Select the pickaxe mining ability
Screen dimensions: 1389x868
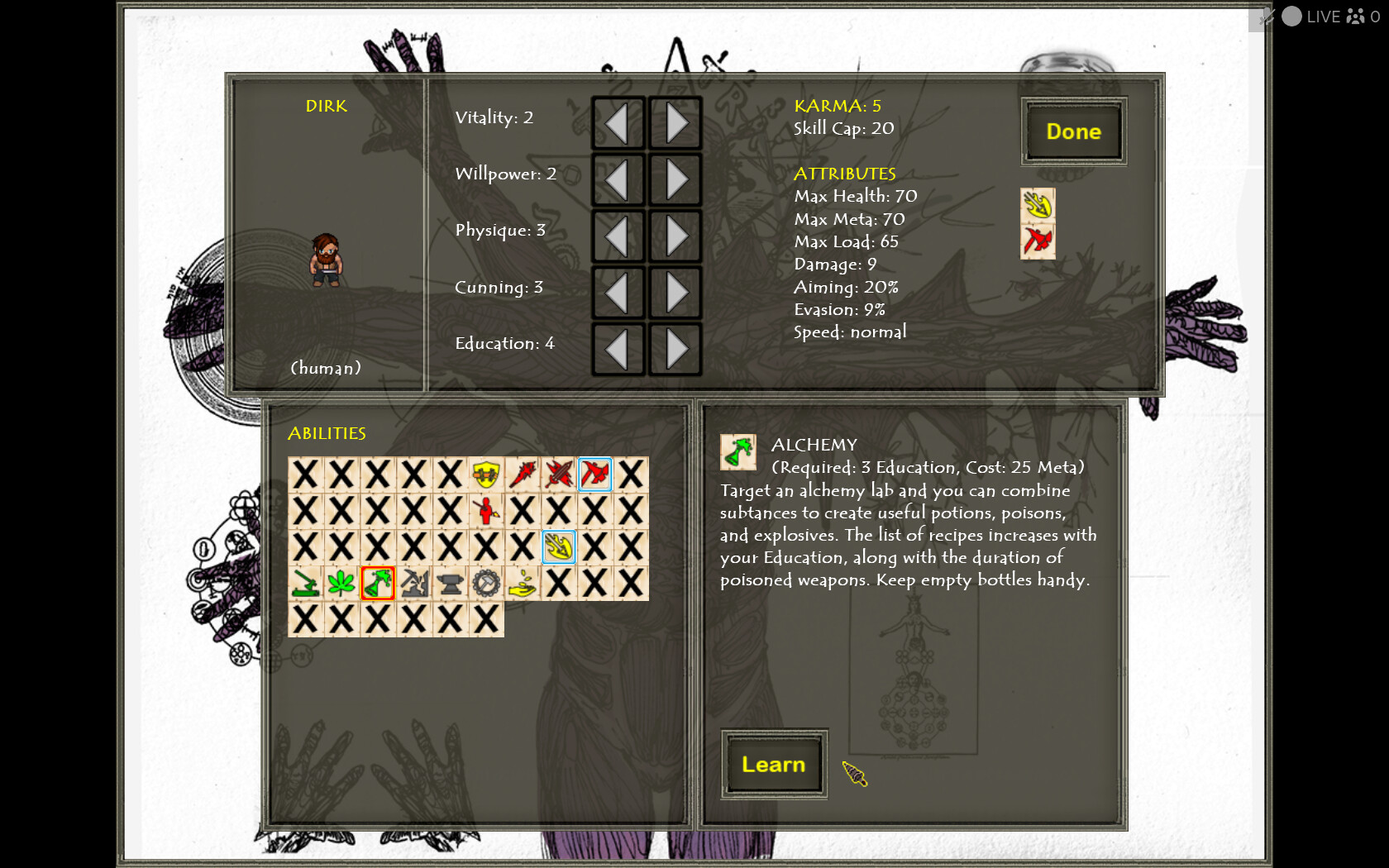point(414,584)
